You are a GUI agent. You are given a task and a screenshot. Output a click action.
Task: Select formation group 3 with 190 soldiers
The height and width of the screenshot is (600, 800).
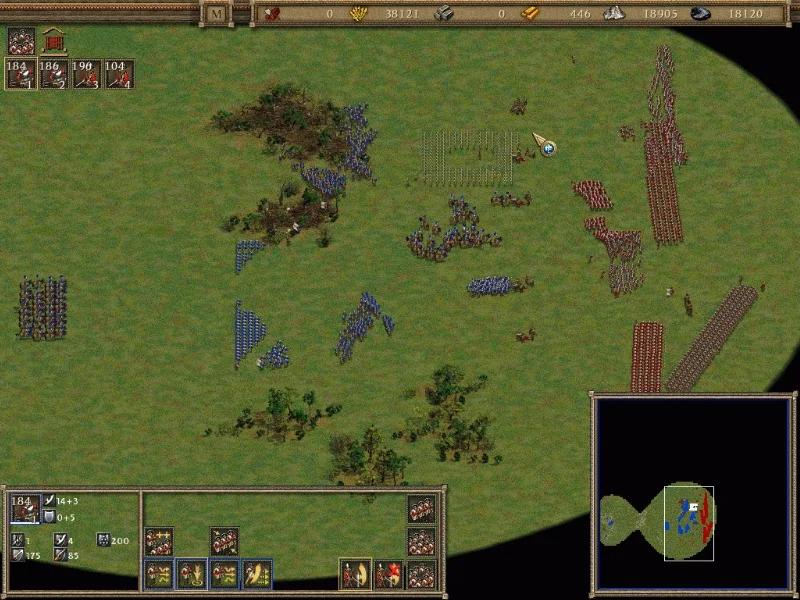pyautogui.click(x=86, y=74)
